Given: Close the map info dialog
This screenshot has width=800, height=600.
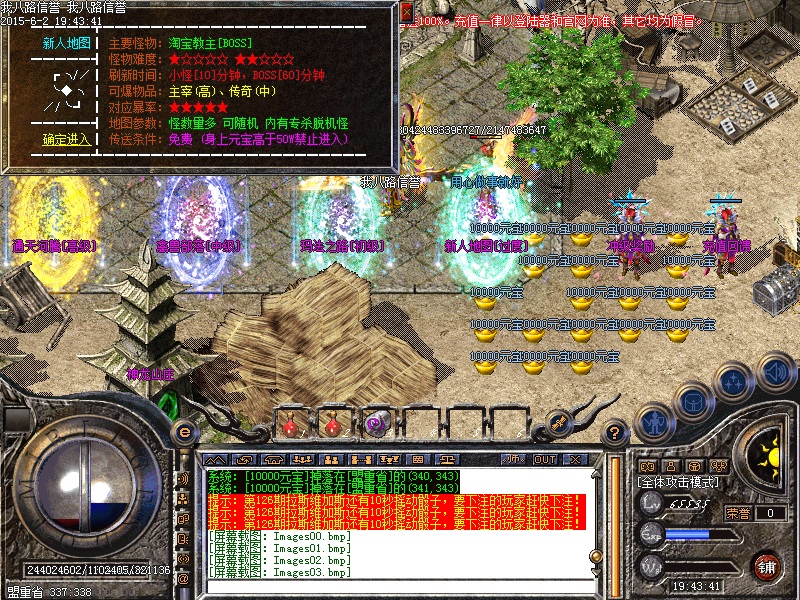Looking at the screenshot, I should click(406, 13).
